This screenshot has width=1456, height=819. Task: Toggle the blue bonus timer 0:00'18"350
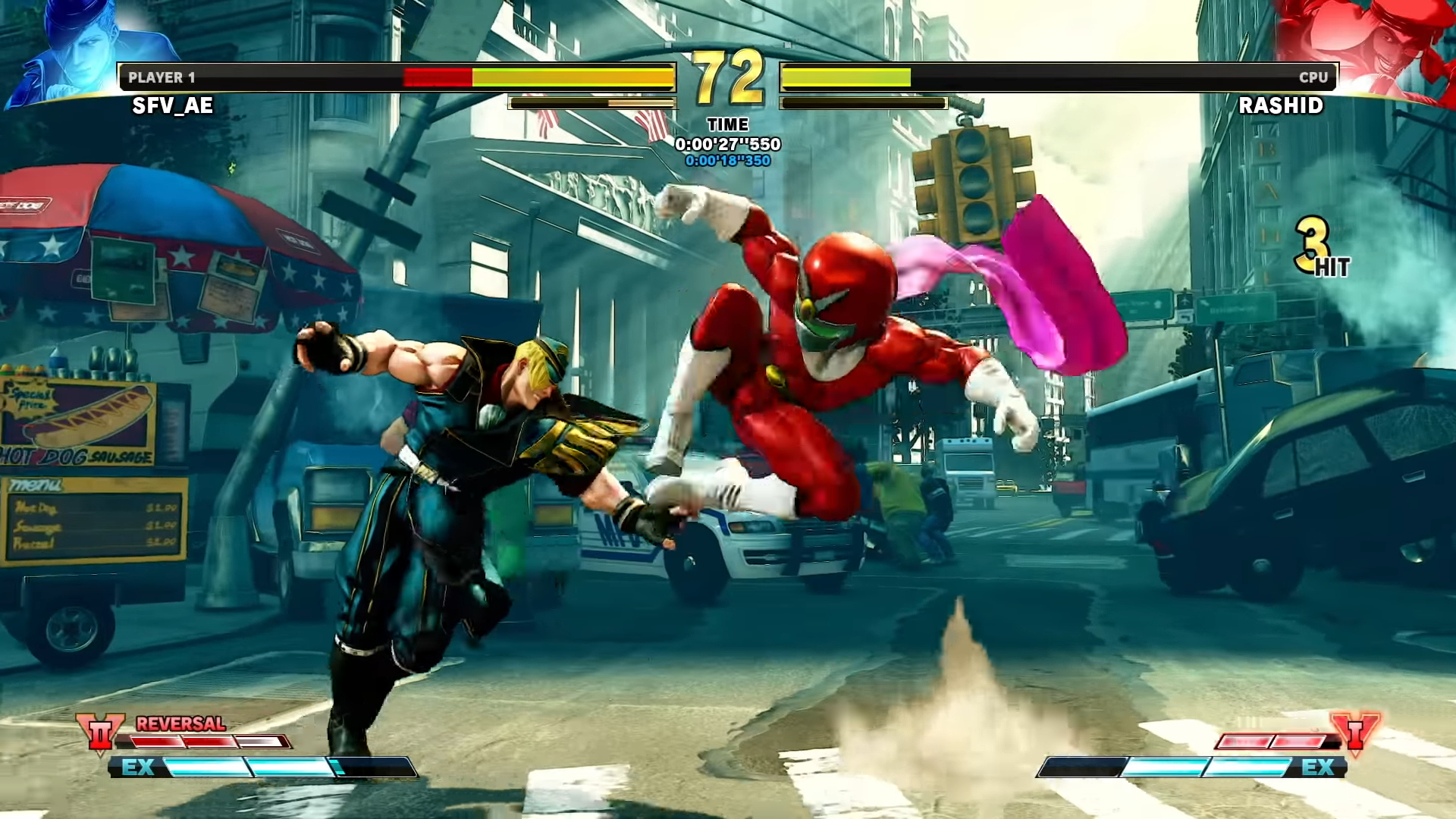click(x=726, y=161)
